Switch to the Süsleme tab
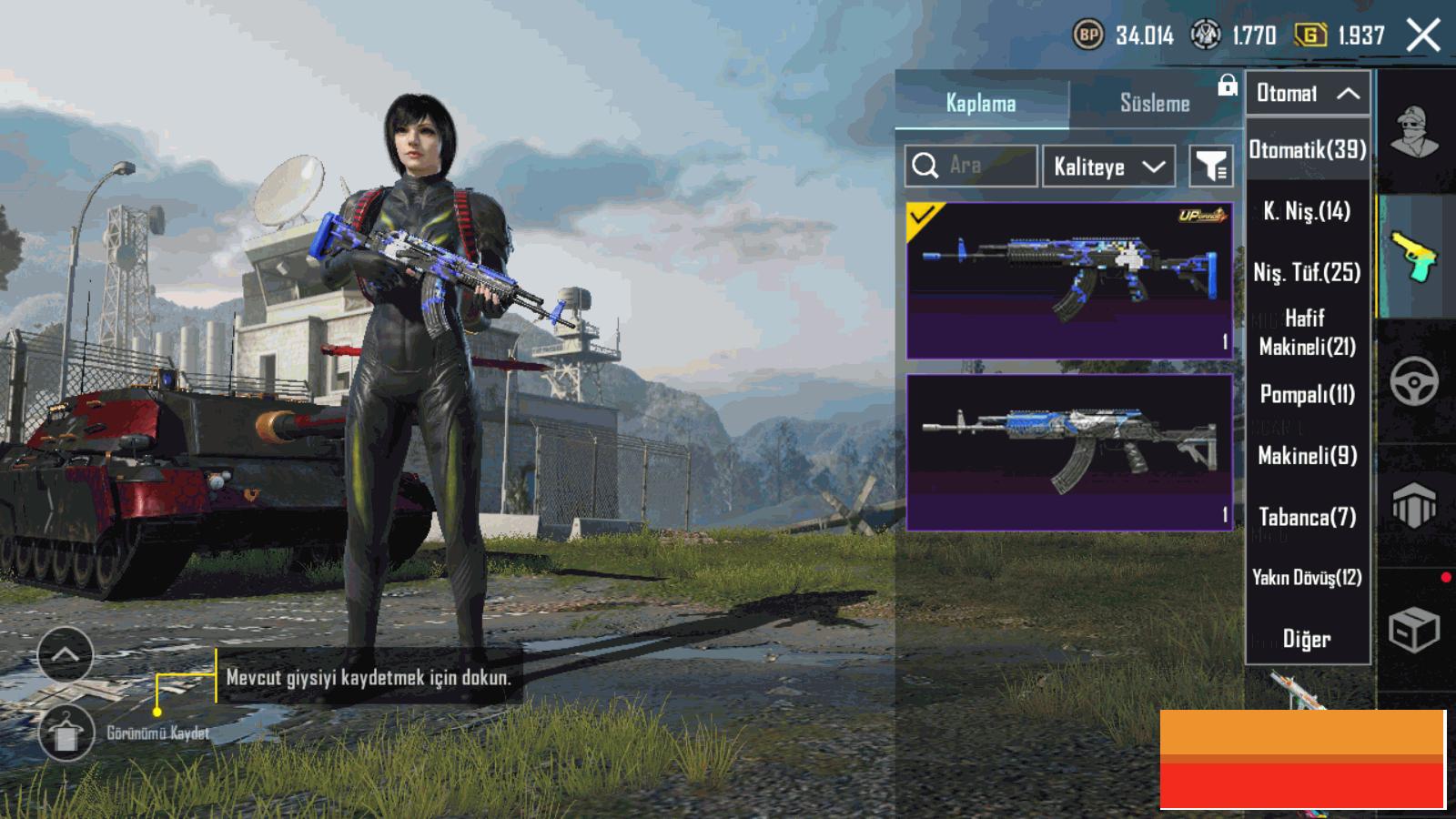1456x819 pixels. (1154, 104)
